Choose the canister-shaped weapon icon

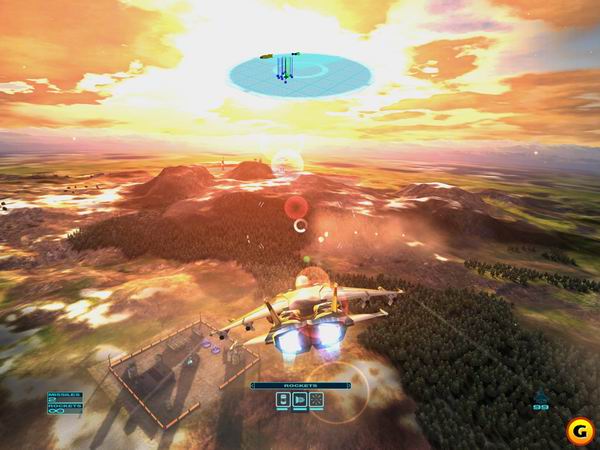tap(283, 400)
